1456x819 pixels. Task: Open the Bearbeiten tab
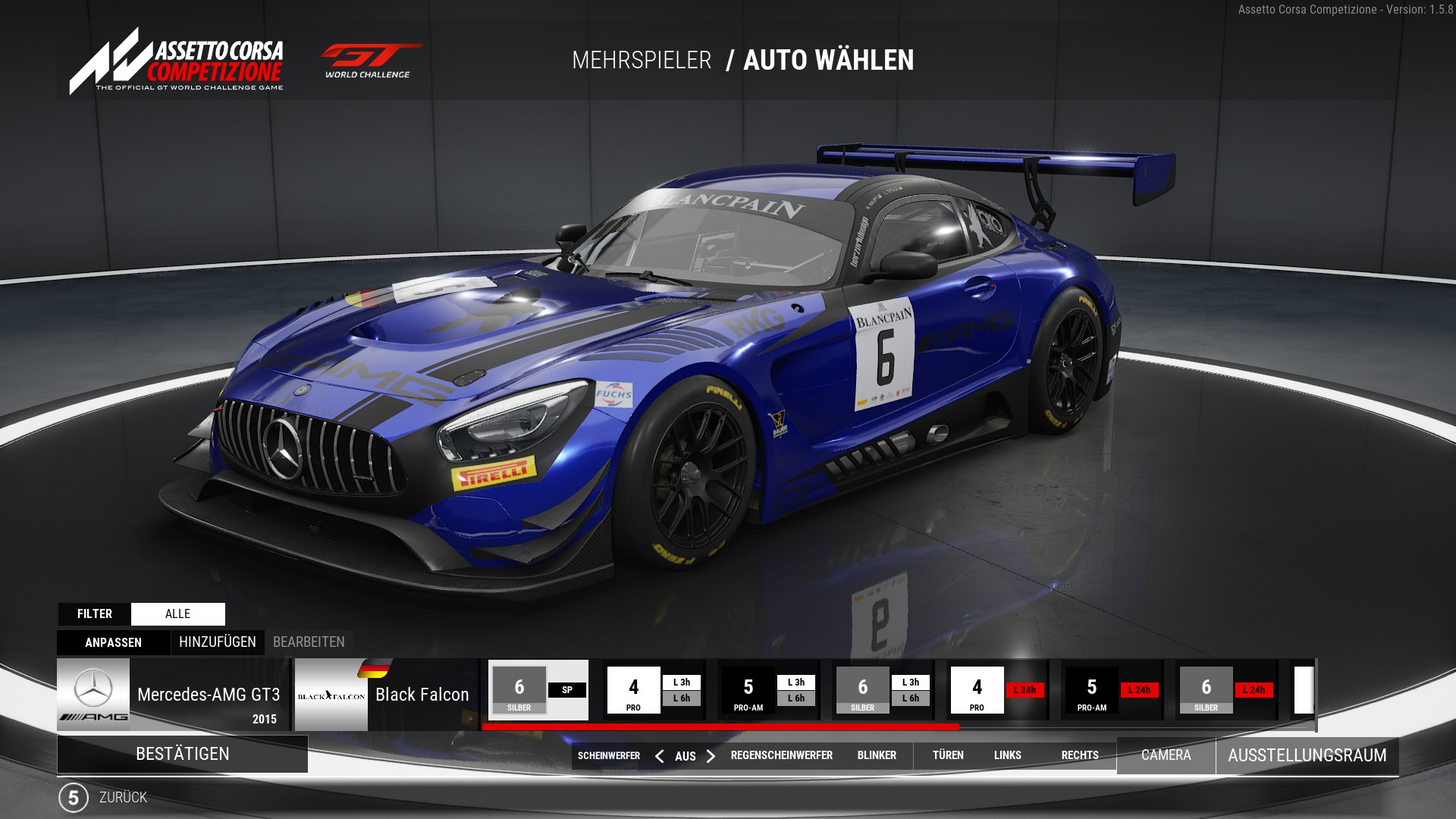coord(309,642)
